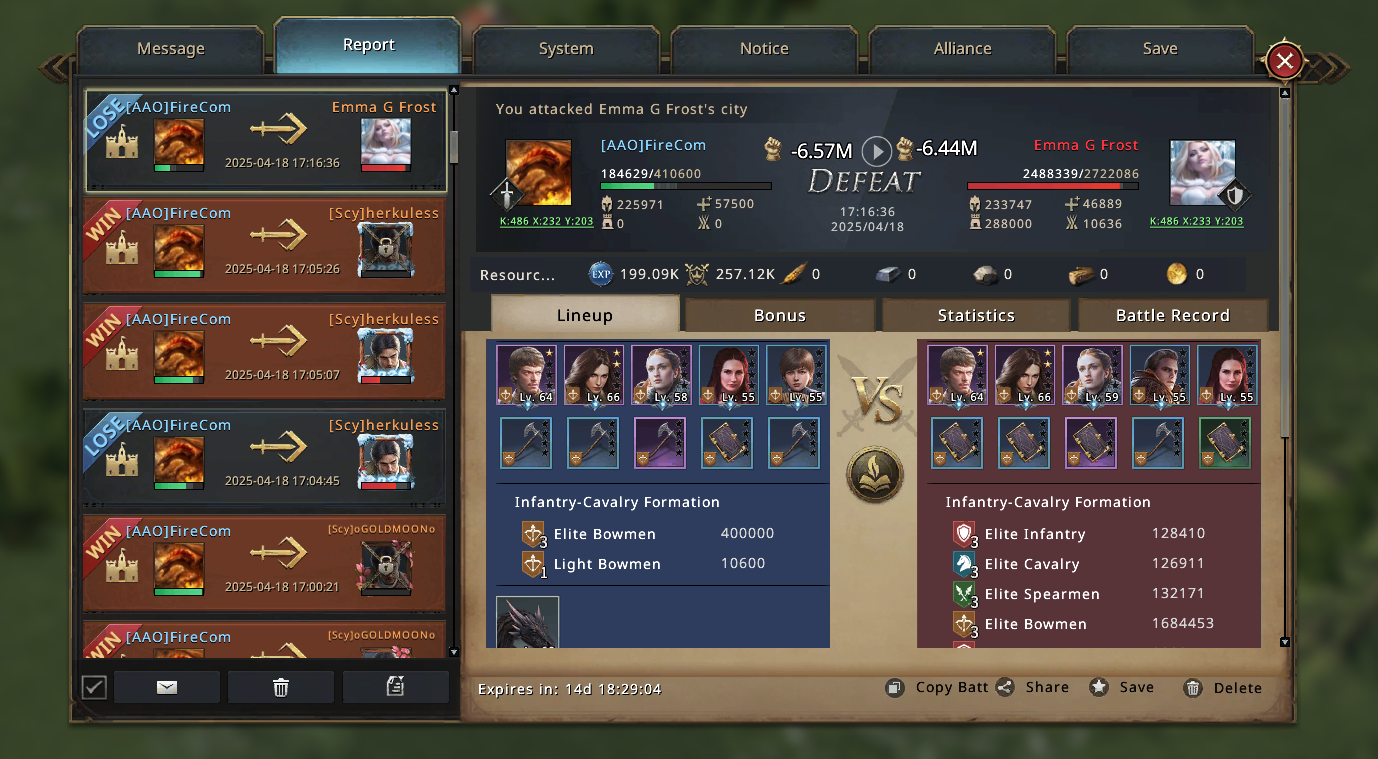
Task: Go to the Alliance tab
Action: coord(962,49)
